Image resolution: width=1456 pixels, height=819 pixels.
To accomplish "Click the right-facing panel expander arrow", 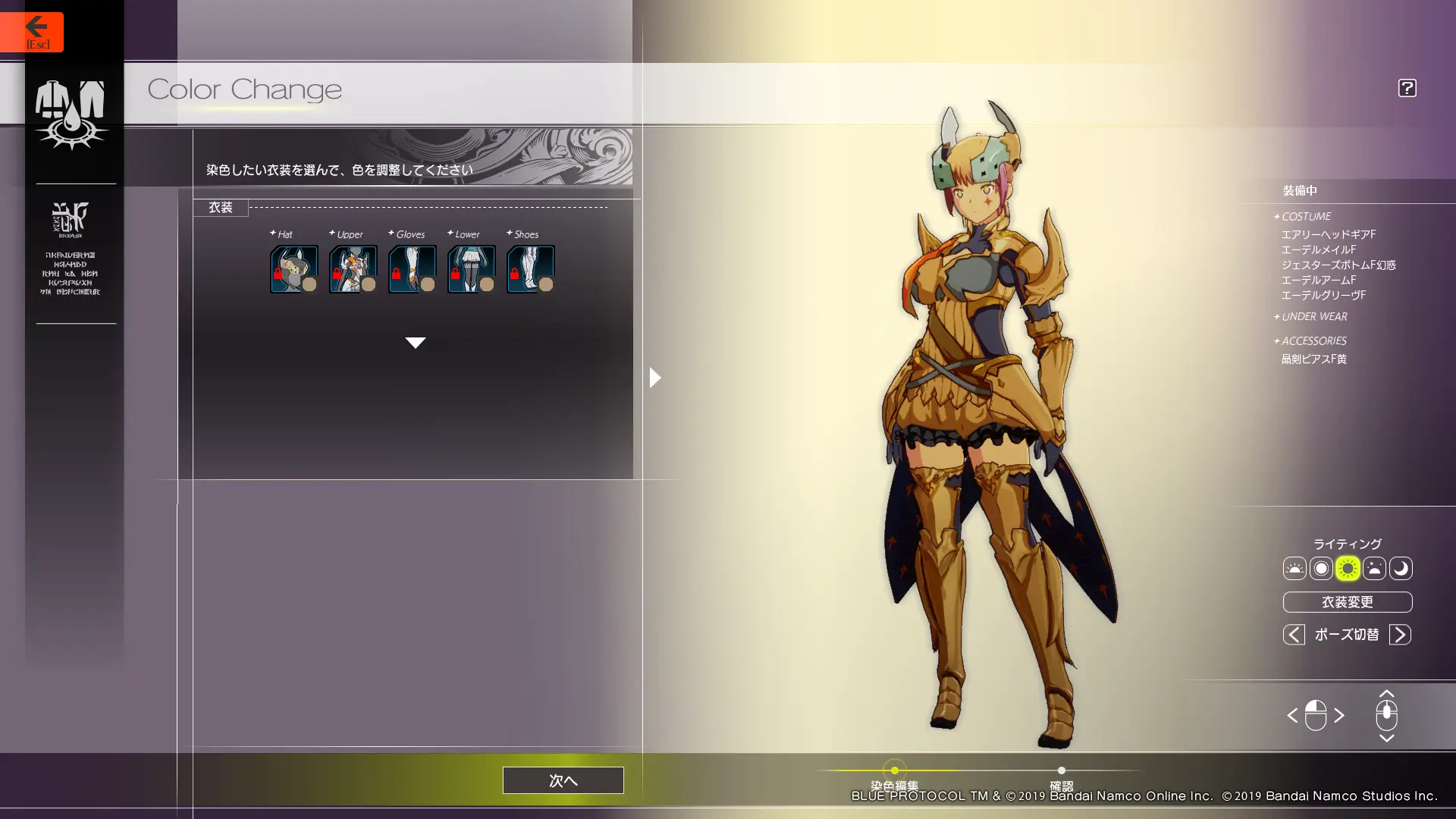I will (655, 377).
